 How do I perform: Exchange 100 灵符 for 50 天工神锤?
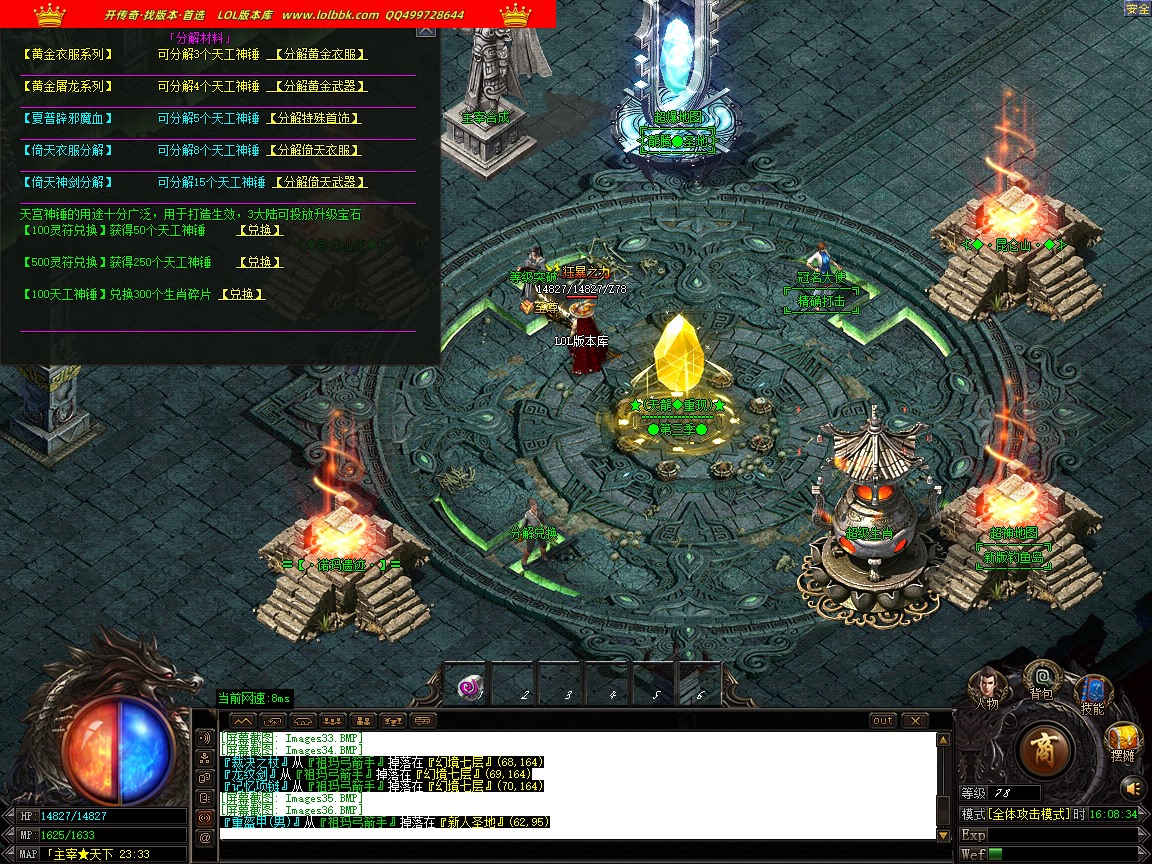click(259, 231)
